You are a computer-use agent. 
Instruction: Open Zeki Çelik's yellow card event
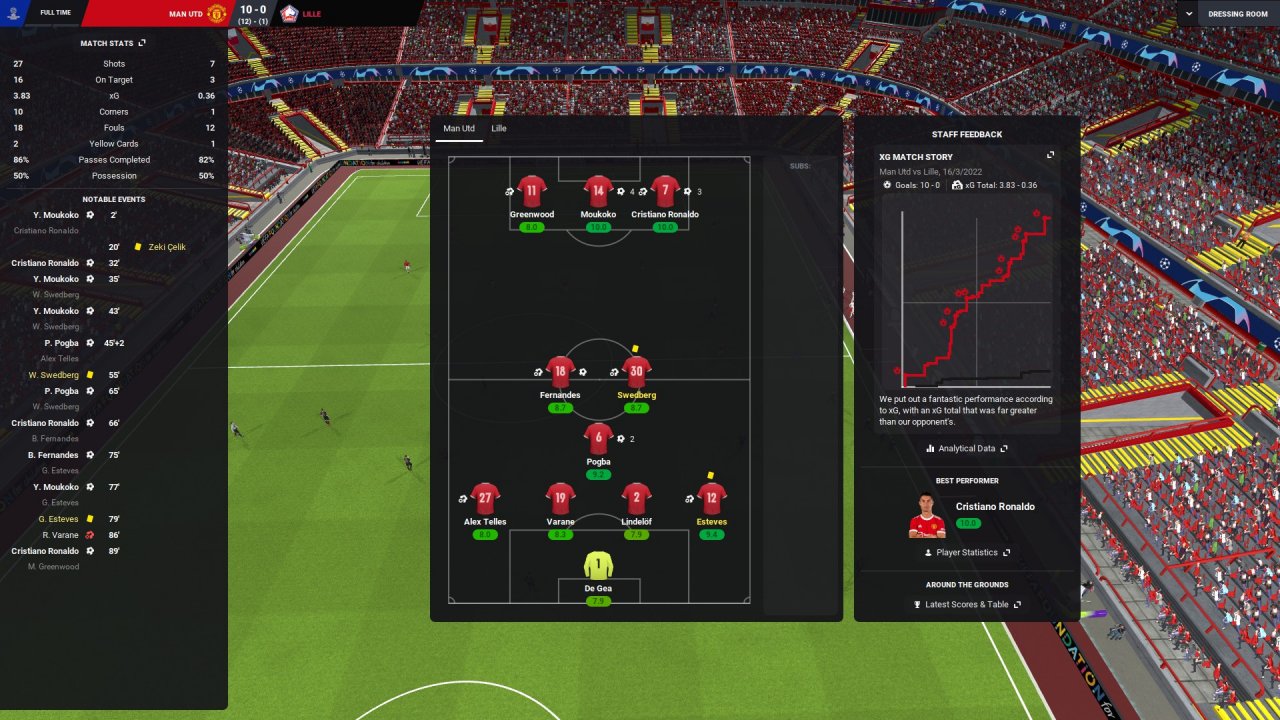point(166,247)
